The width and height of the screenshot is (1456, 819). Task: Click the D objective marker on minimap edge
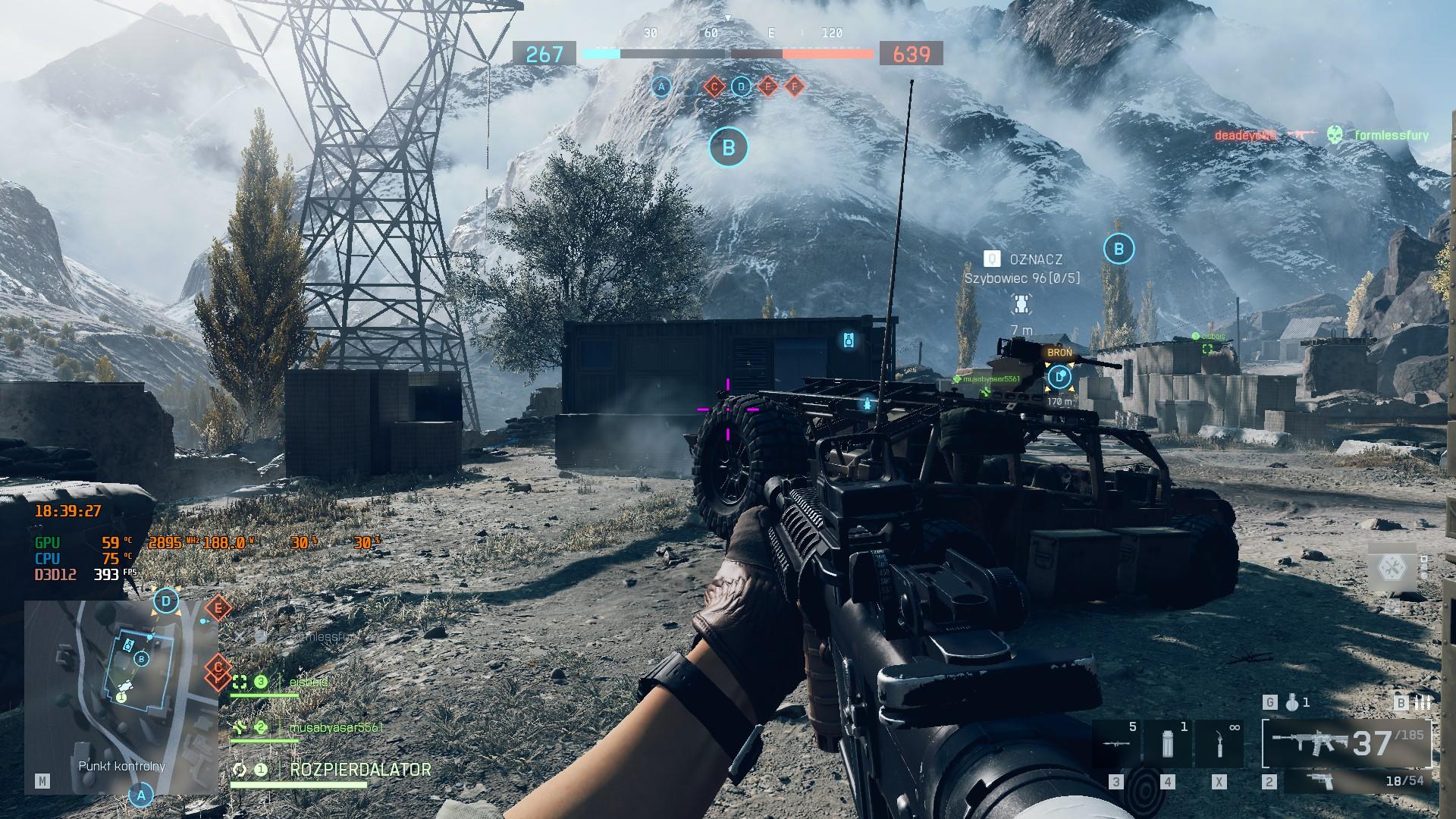point(166,602)
